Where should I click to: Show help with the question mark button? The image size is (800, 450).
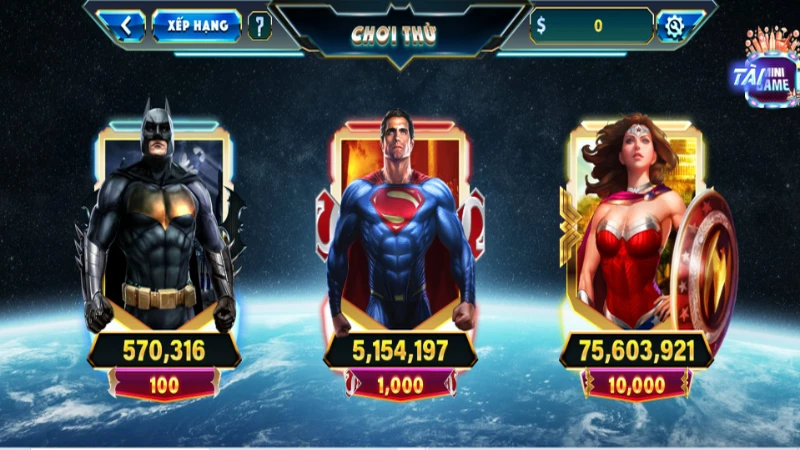[259, 25]
